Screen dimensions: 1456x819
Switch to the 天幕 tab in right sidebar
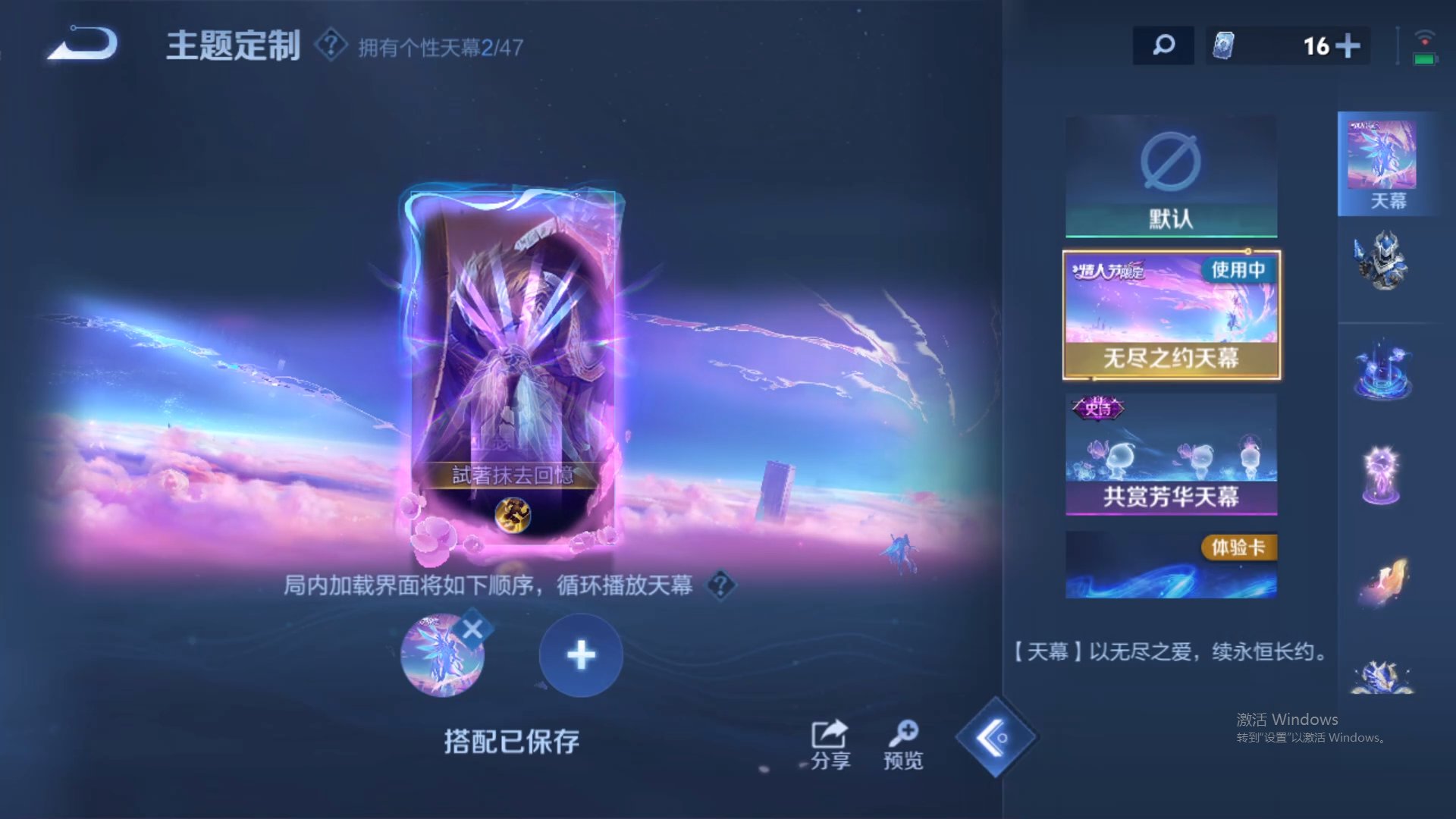(1389, 163)
